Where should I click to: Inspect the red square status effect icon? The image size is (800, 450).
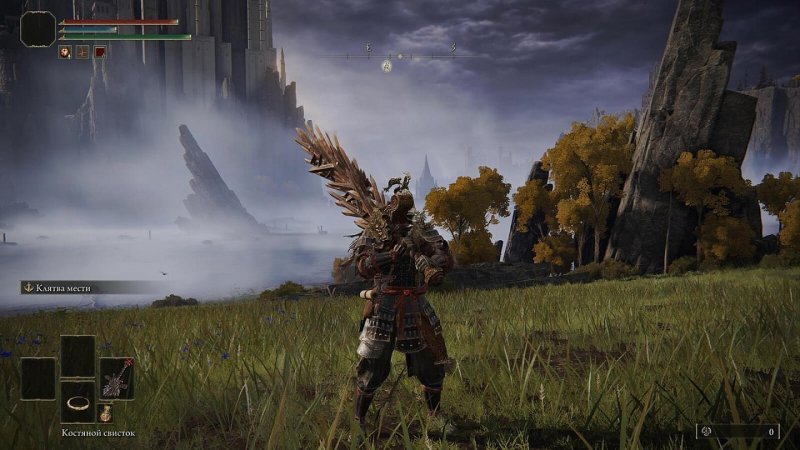100,52
